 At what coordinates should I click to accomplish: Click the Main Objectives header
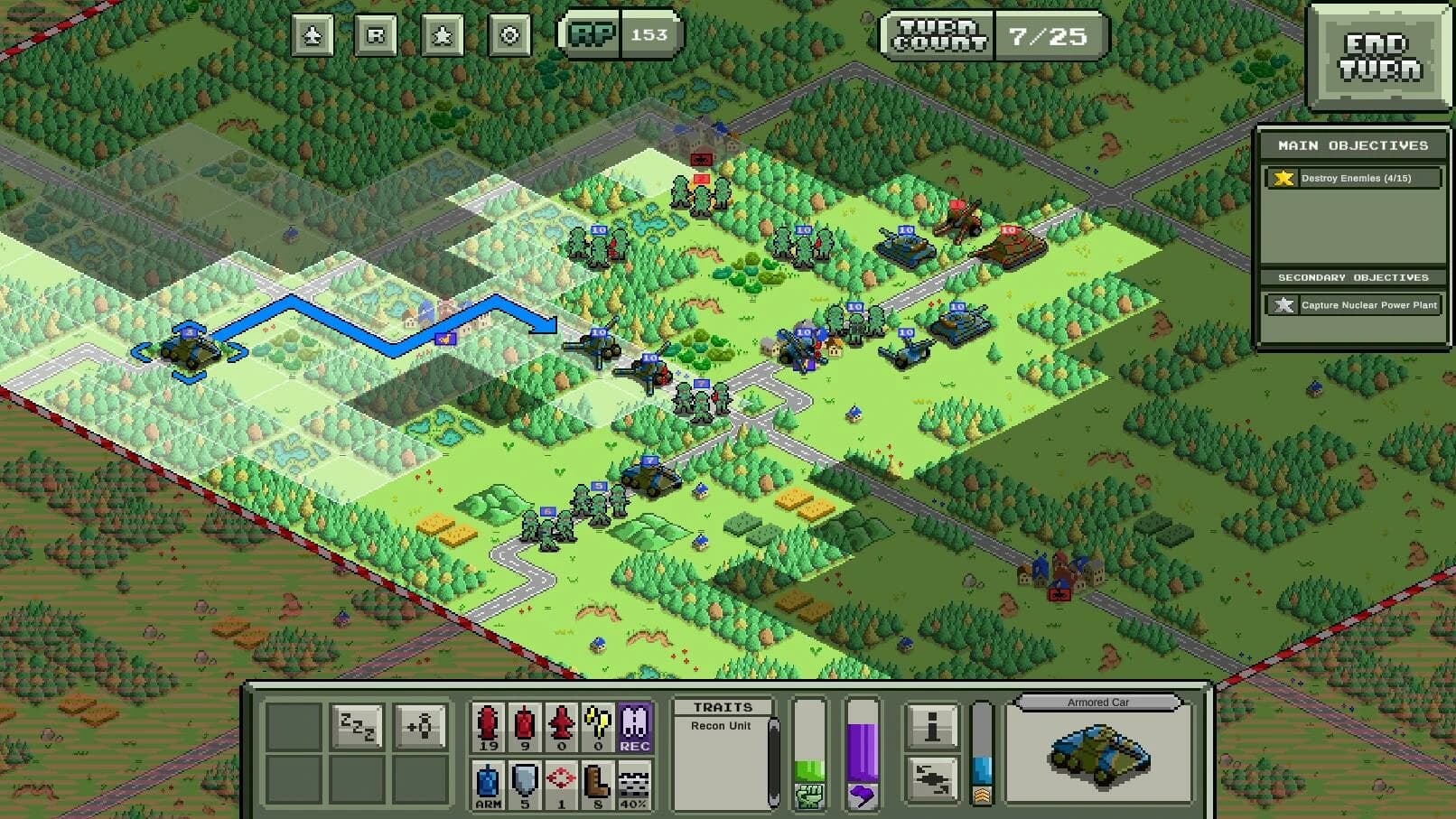point(1352,144)
